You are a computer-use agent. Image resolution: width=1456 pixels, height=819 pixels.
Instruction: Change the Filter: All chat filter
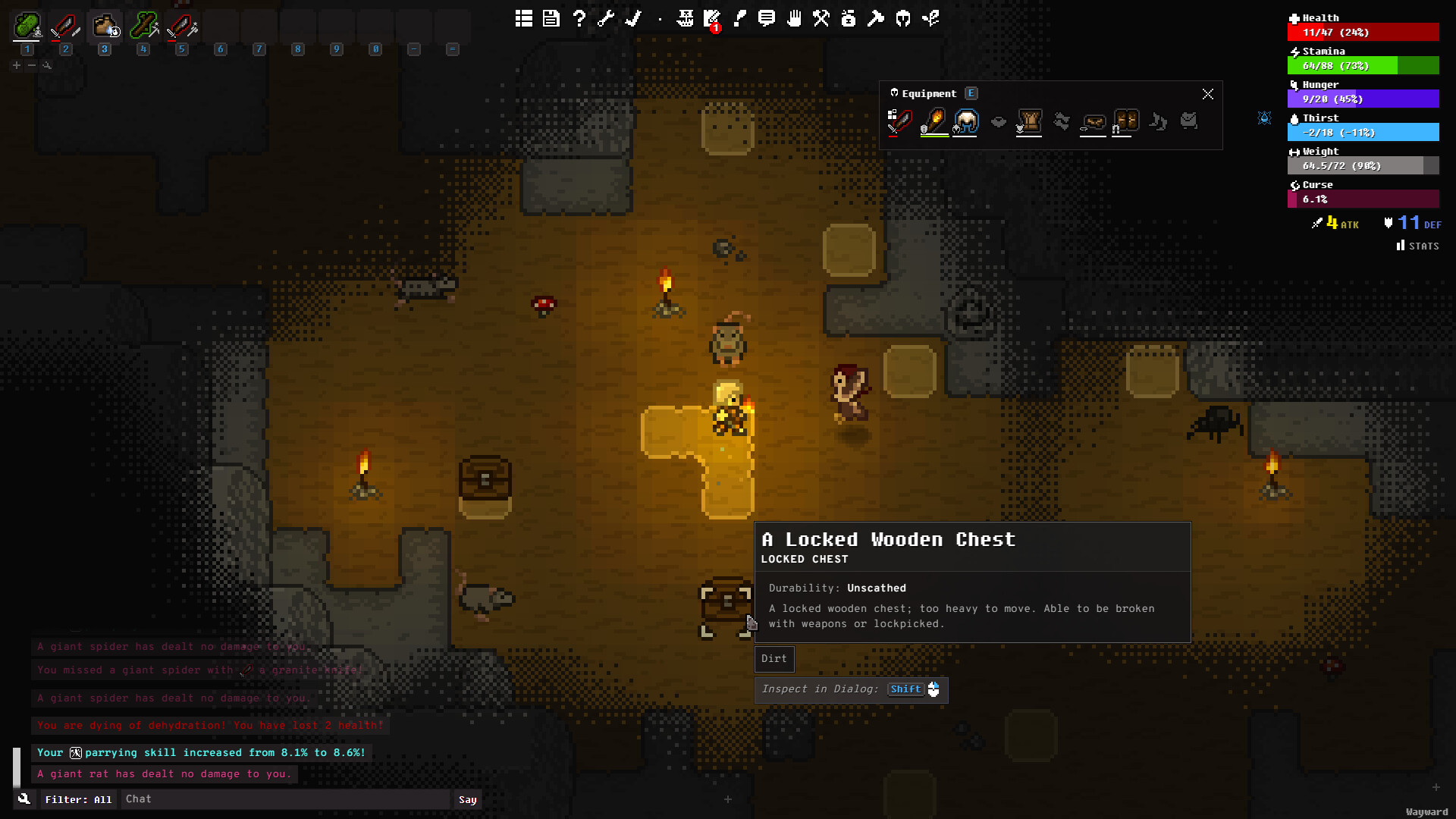(78, 799)
